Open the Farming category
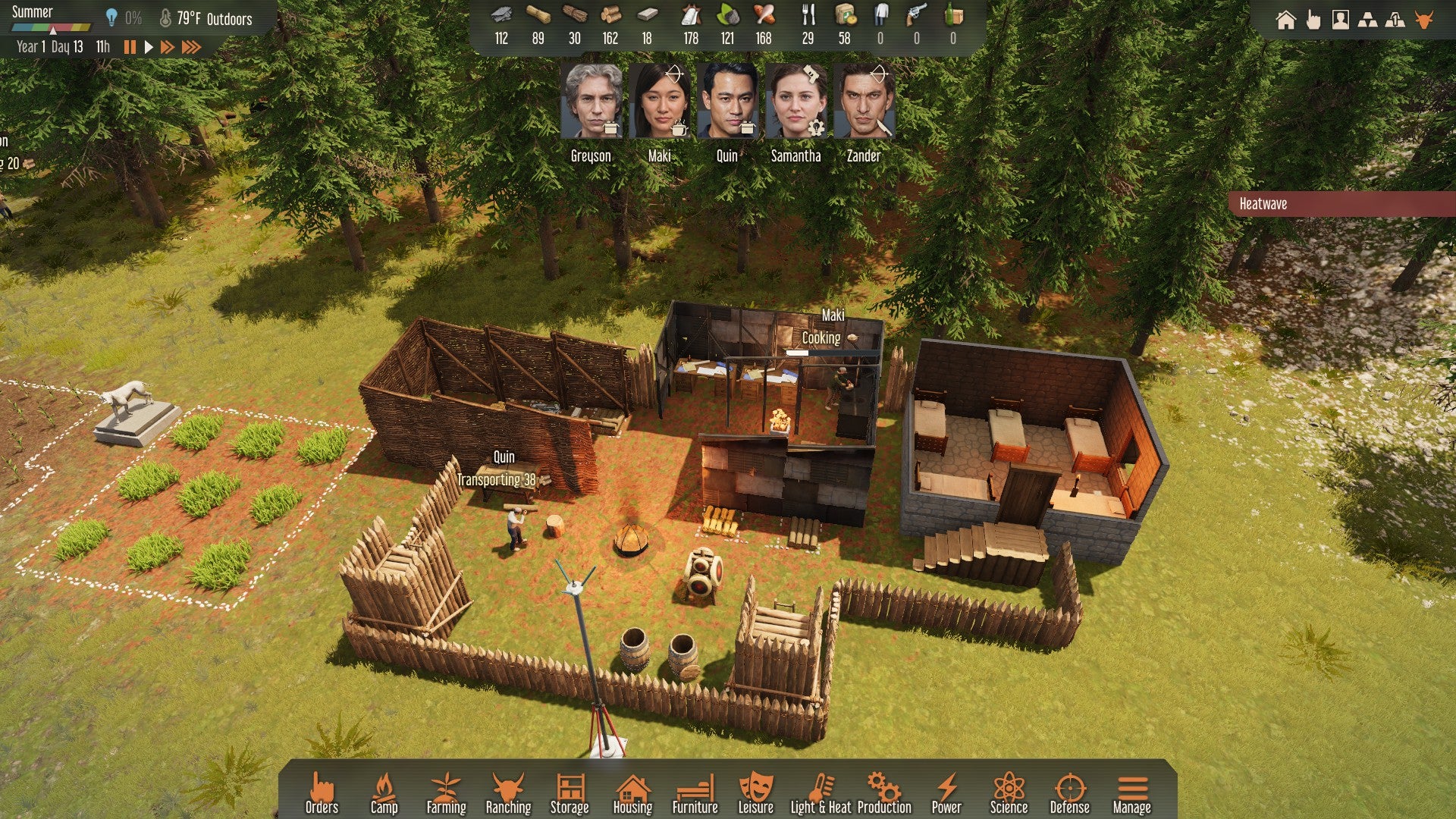This screenshot has width=1456, height=819. [x=446, y=793]
